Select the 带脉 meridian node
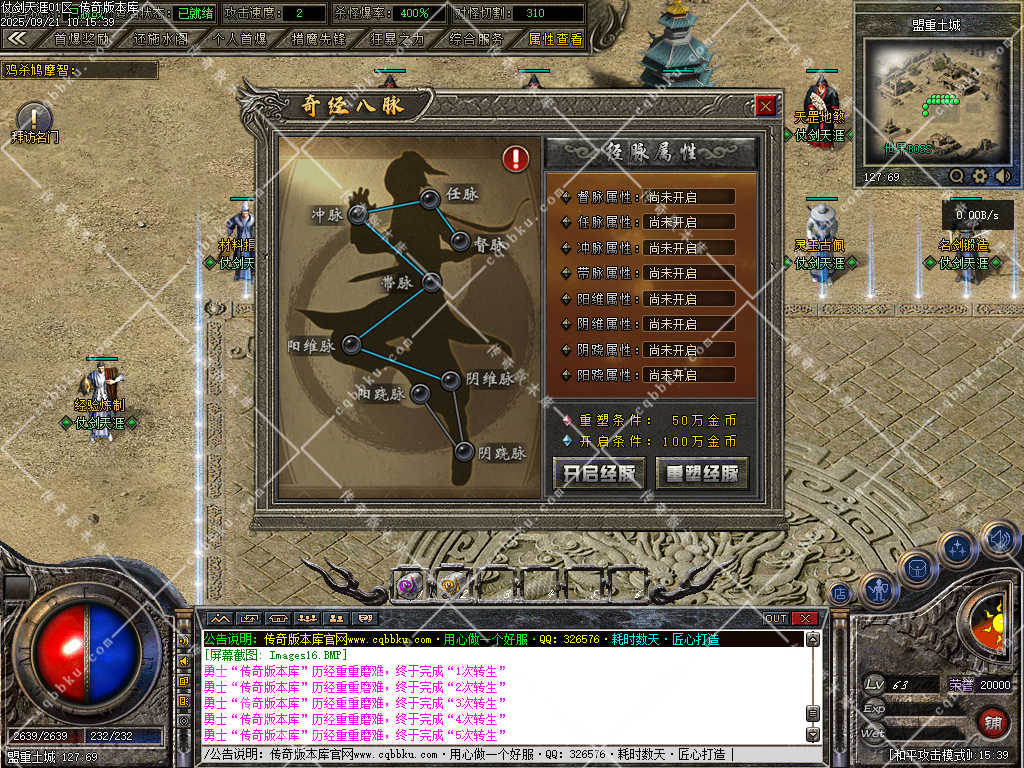This screenshot has height=768, width=1024. click(x=431, y=282)
